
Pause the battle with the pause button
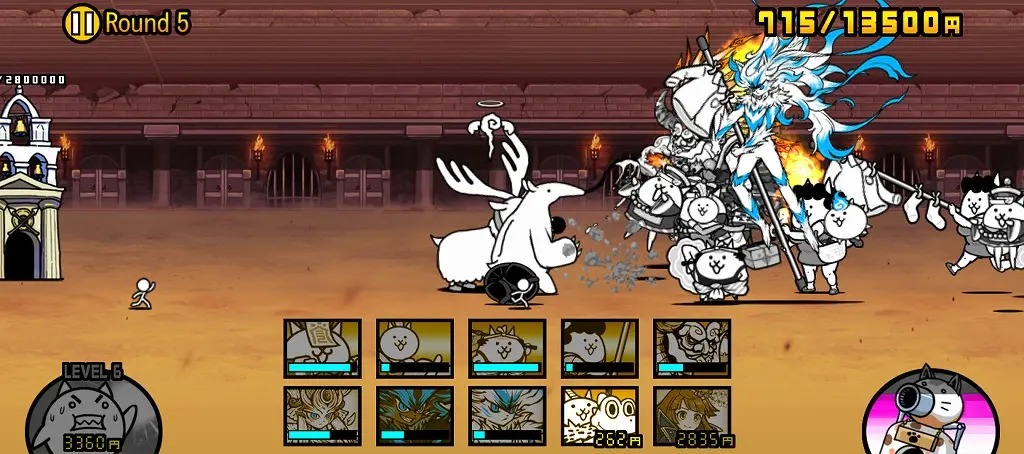coord(82,23)
